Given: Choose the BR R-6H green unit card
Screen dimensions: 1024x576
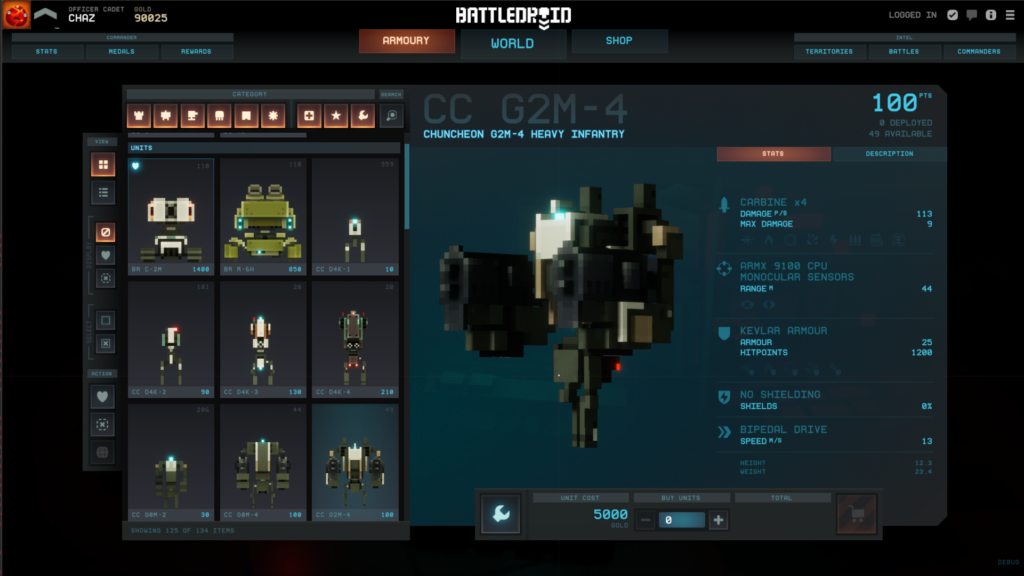Looking at the screenshot, I should pyautogui.click(x=262, y=216).
